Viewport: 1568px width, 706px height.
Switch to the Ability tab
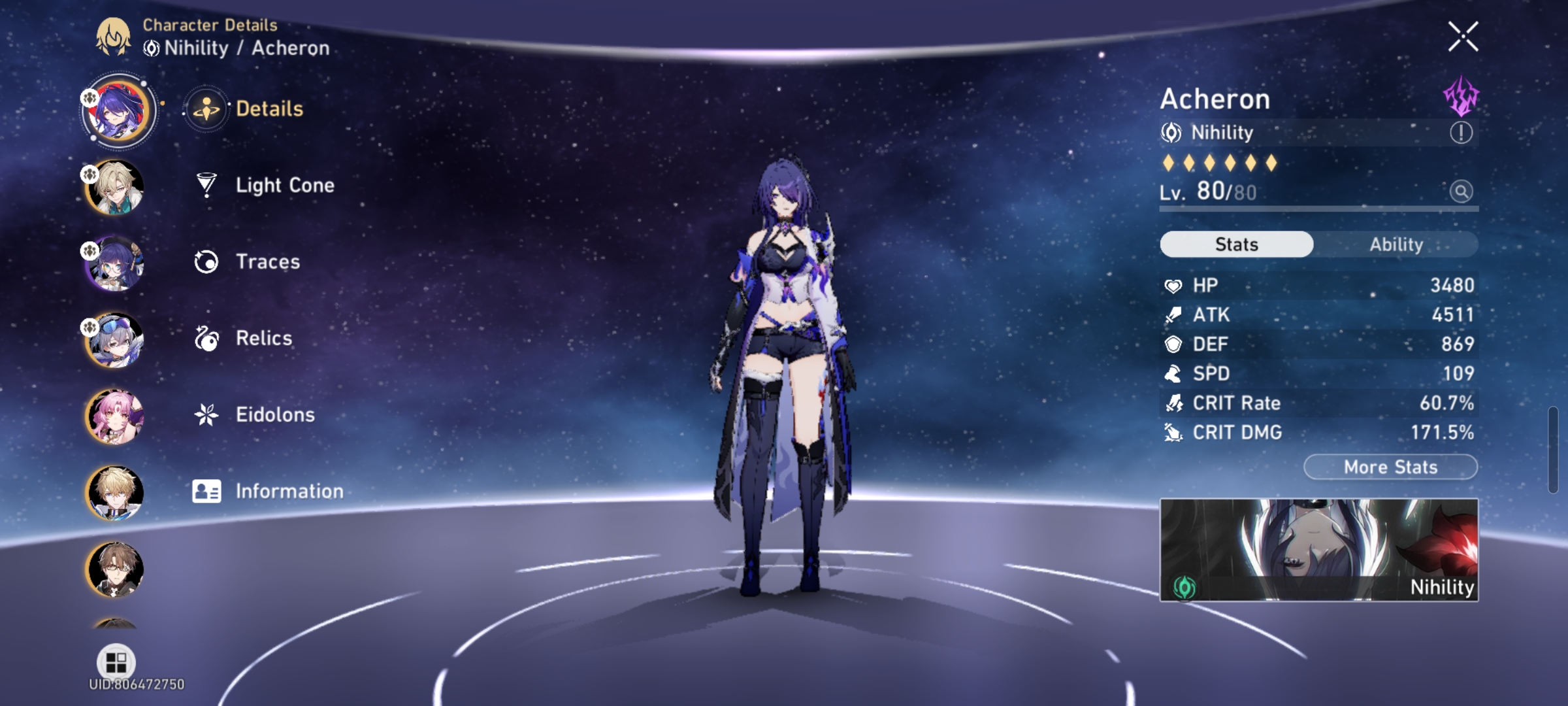pyautogui.click(x=1396, y=244)
